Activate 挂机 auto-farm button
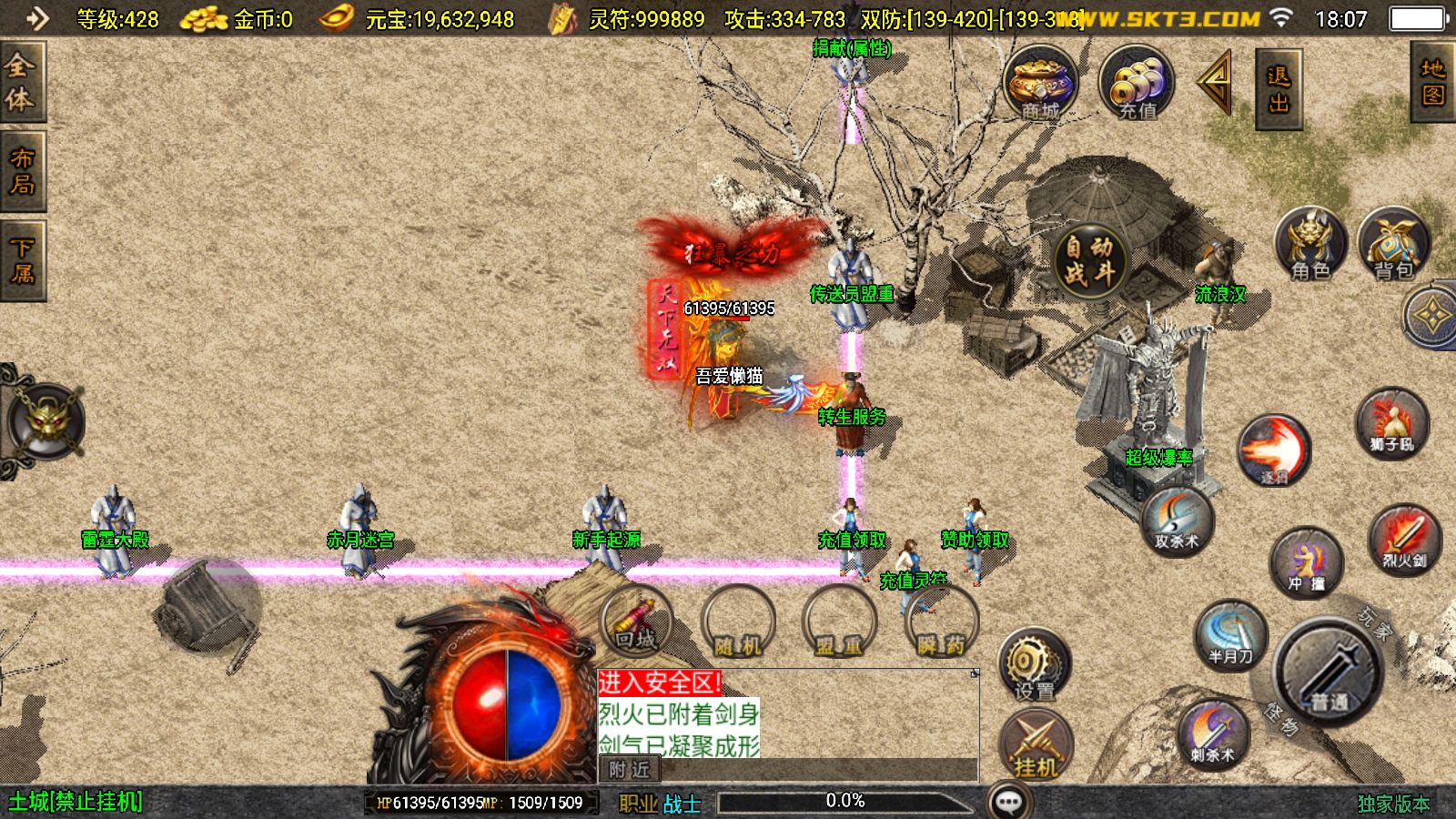1456x819 pixels. tap(1036, 746)
